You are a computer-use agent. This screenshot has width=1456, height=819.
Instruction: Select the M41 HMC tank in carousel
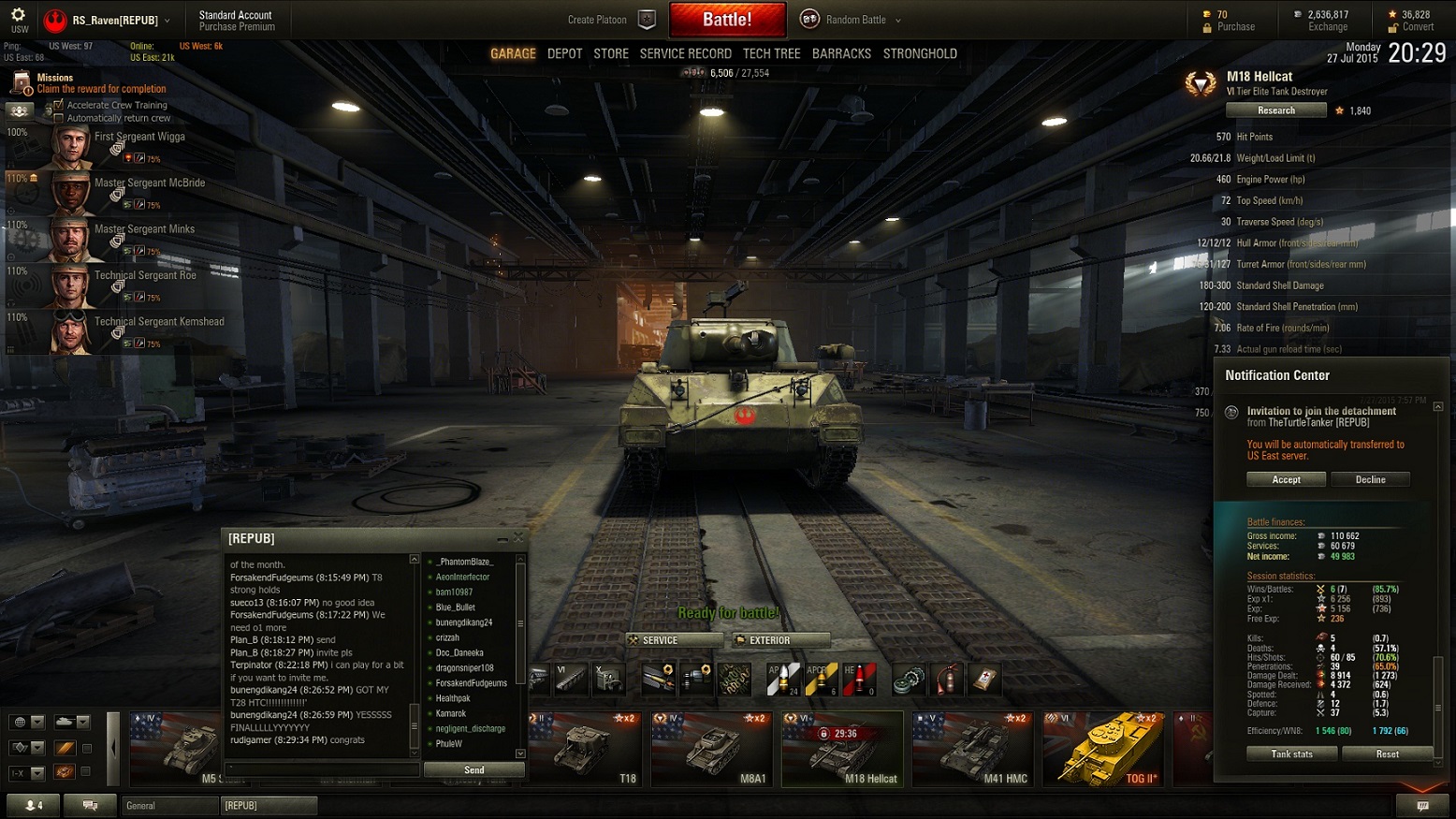coord(971,749)
